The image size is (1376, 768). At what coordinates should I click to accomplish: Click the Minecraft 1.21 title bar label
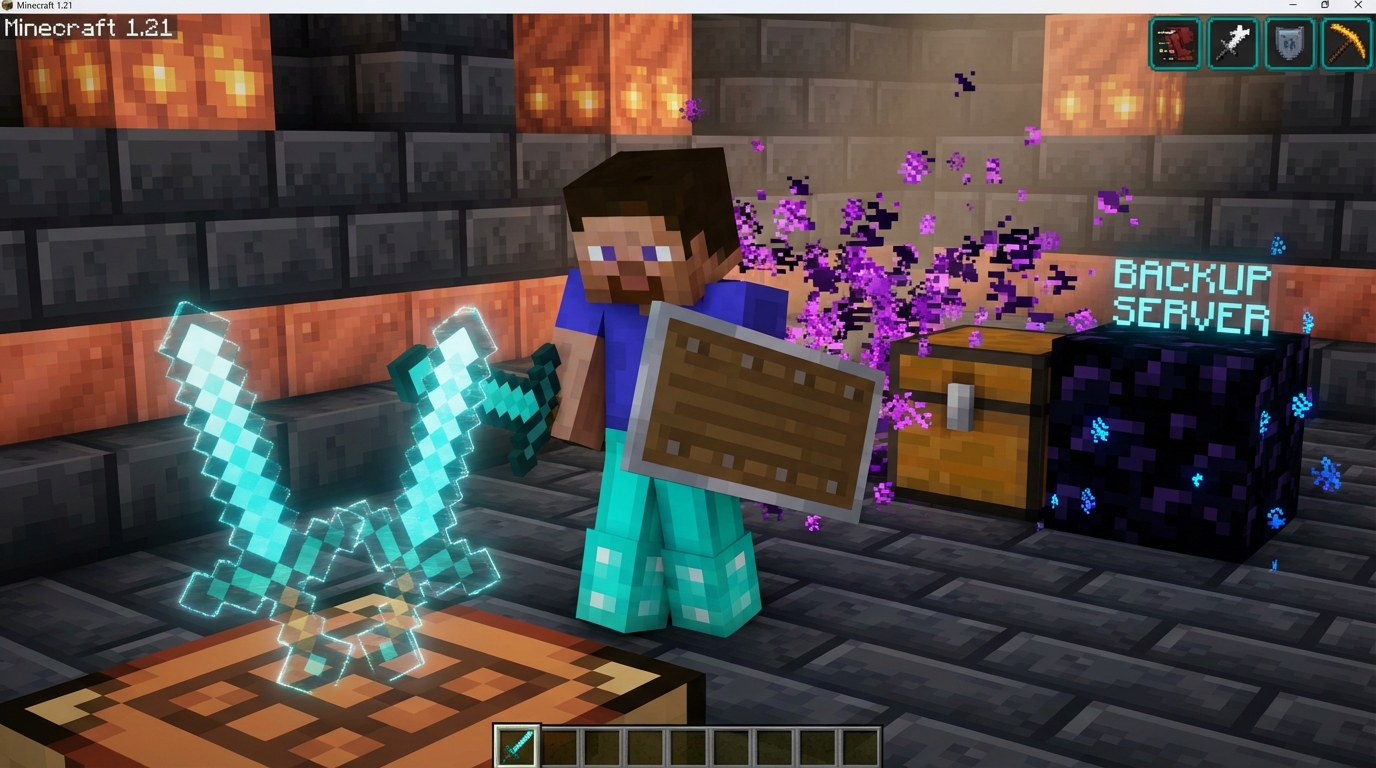[x=45, y=5]
